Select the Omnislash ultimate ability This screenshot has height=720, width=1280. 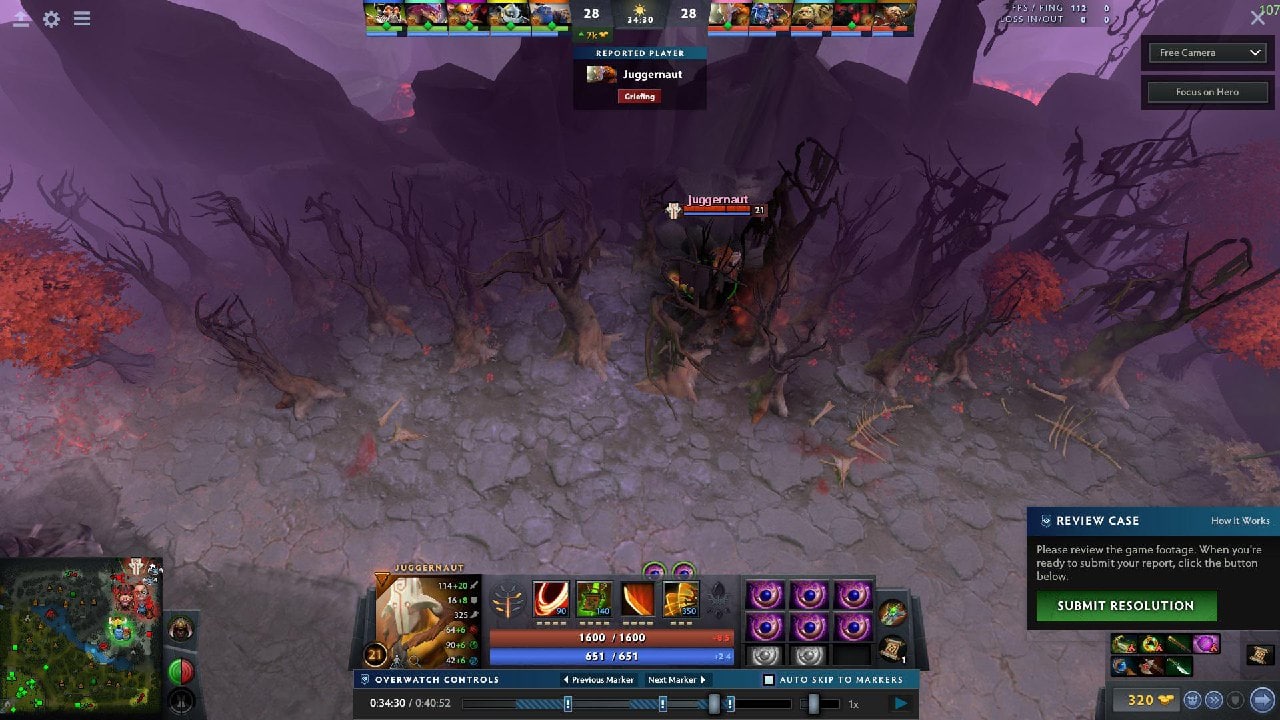[681, 599]
